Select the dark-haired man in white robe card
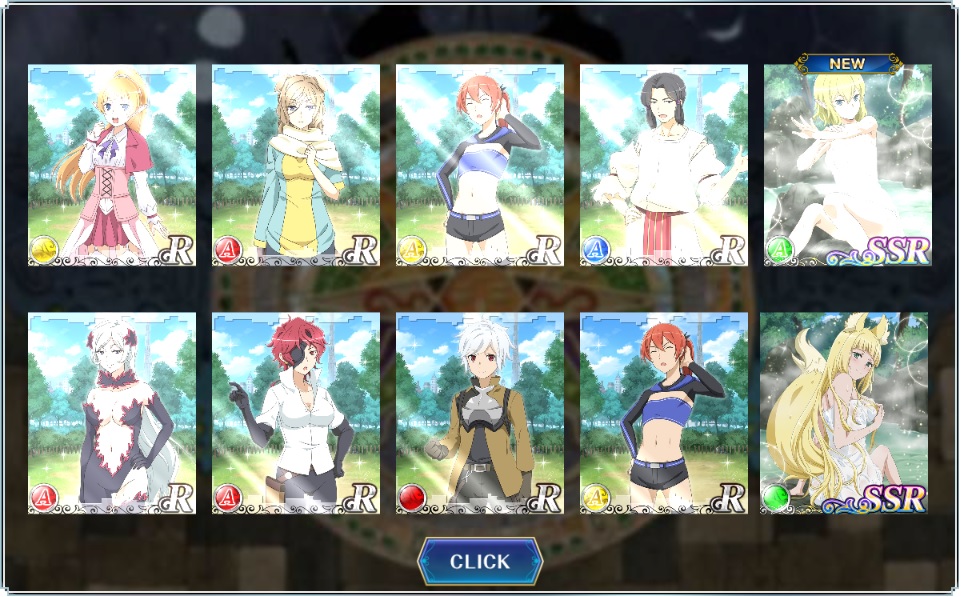The width and height of the screenshot is (961, 597). (664, 165)
